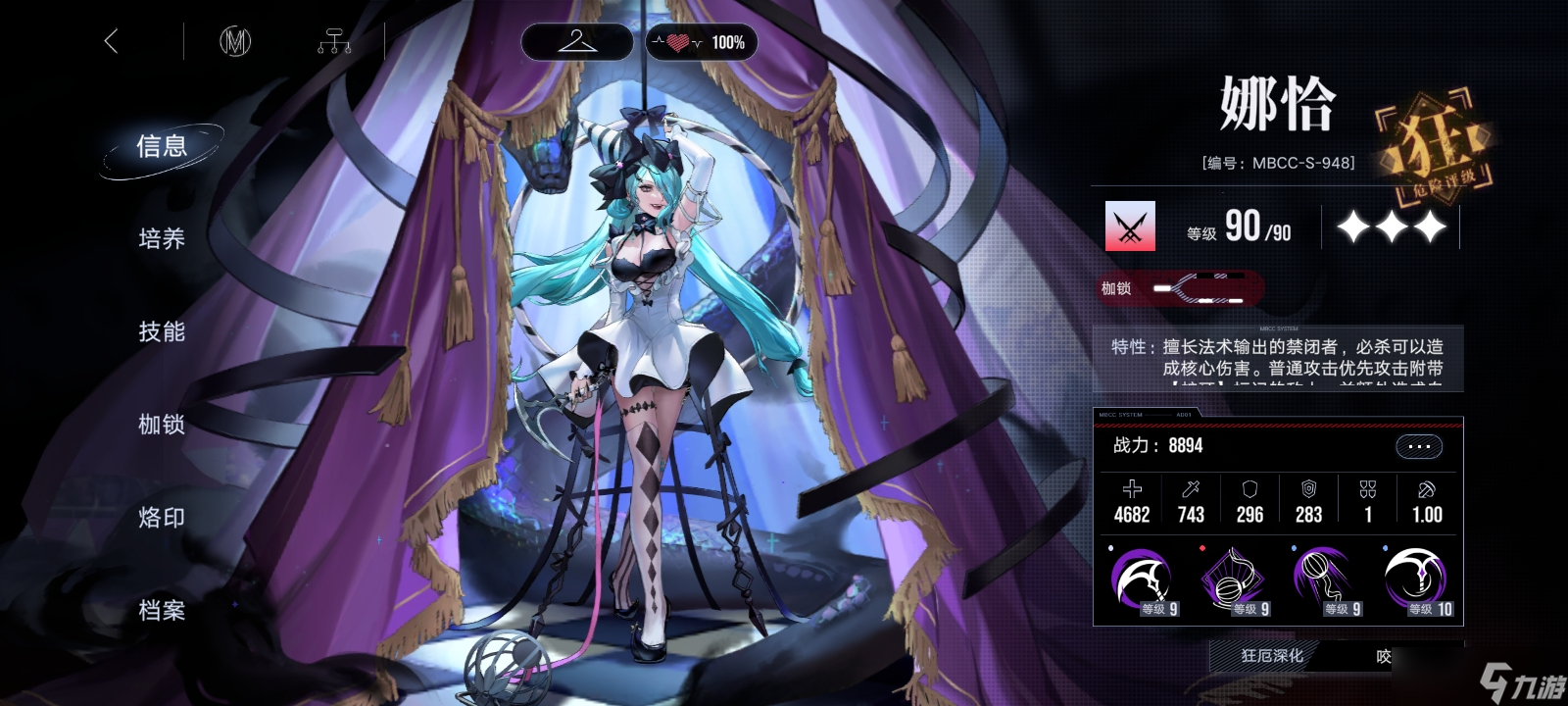1568x706 pixels.
Task: Select the first scythe skill icon
Action: tap(1142, 580)
